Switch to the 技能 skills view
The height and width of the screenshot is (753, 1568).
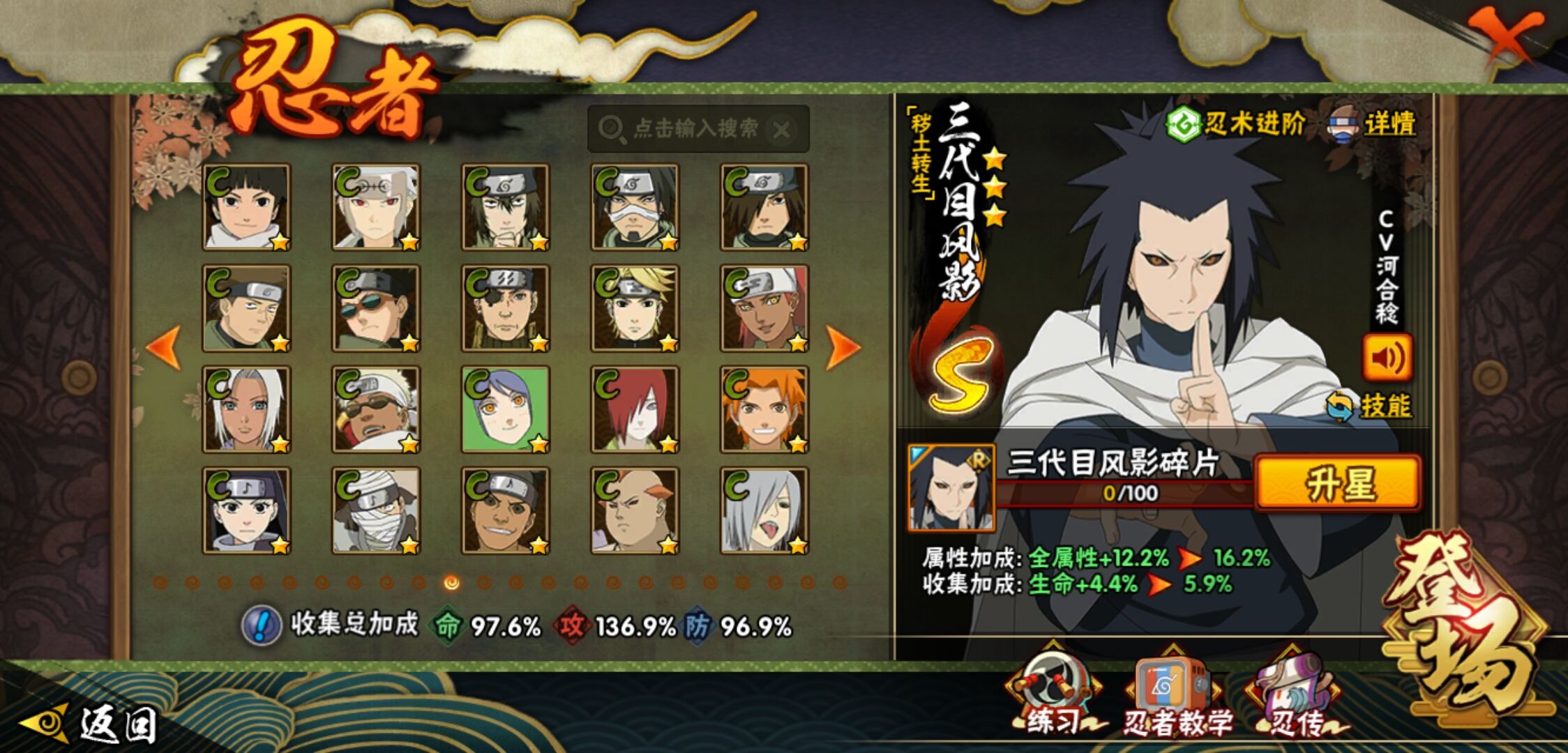(1370, 406)
